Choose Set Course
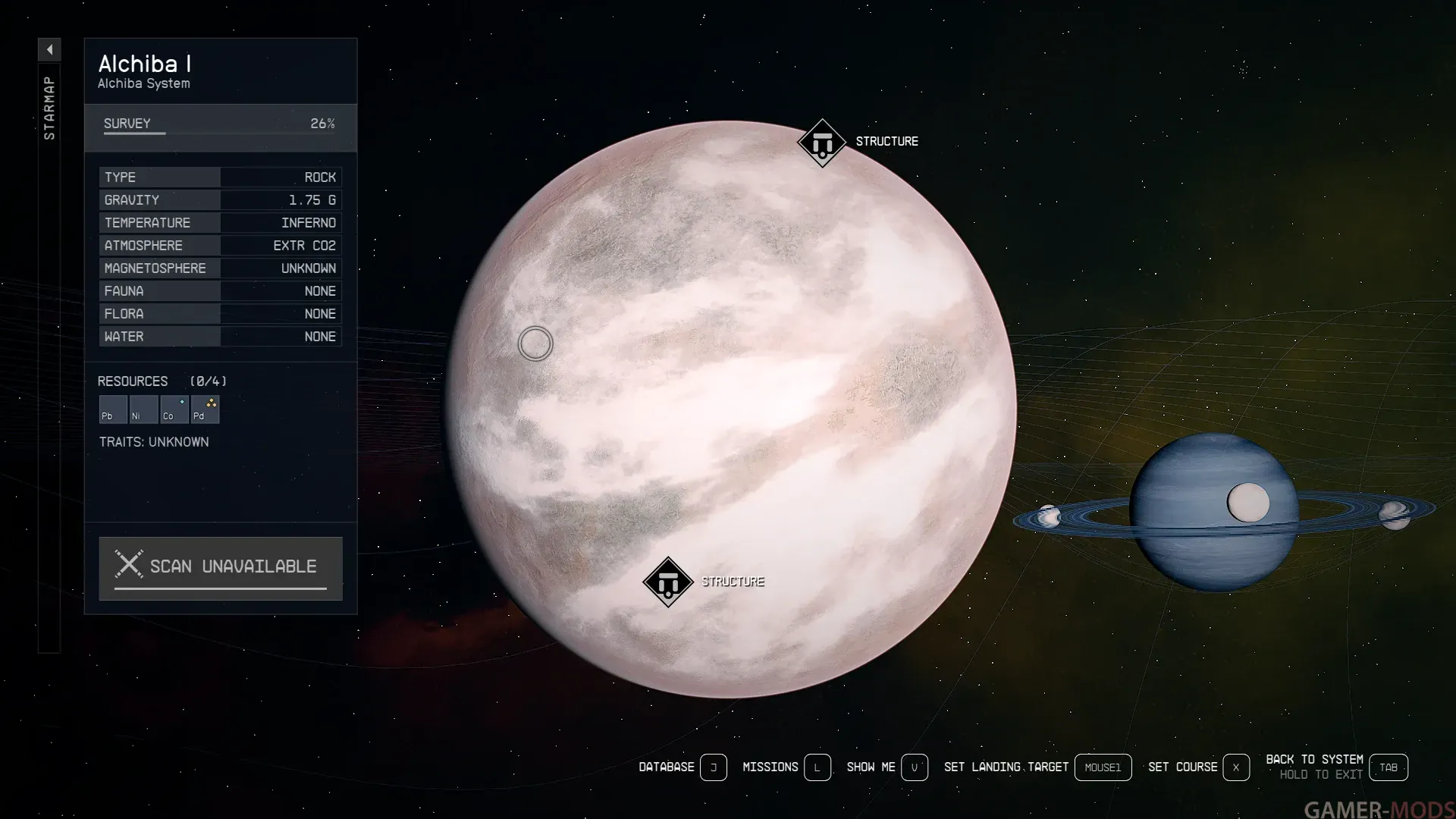 pyautogui.click(x=1235, y=767)
